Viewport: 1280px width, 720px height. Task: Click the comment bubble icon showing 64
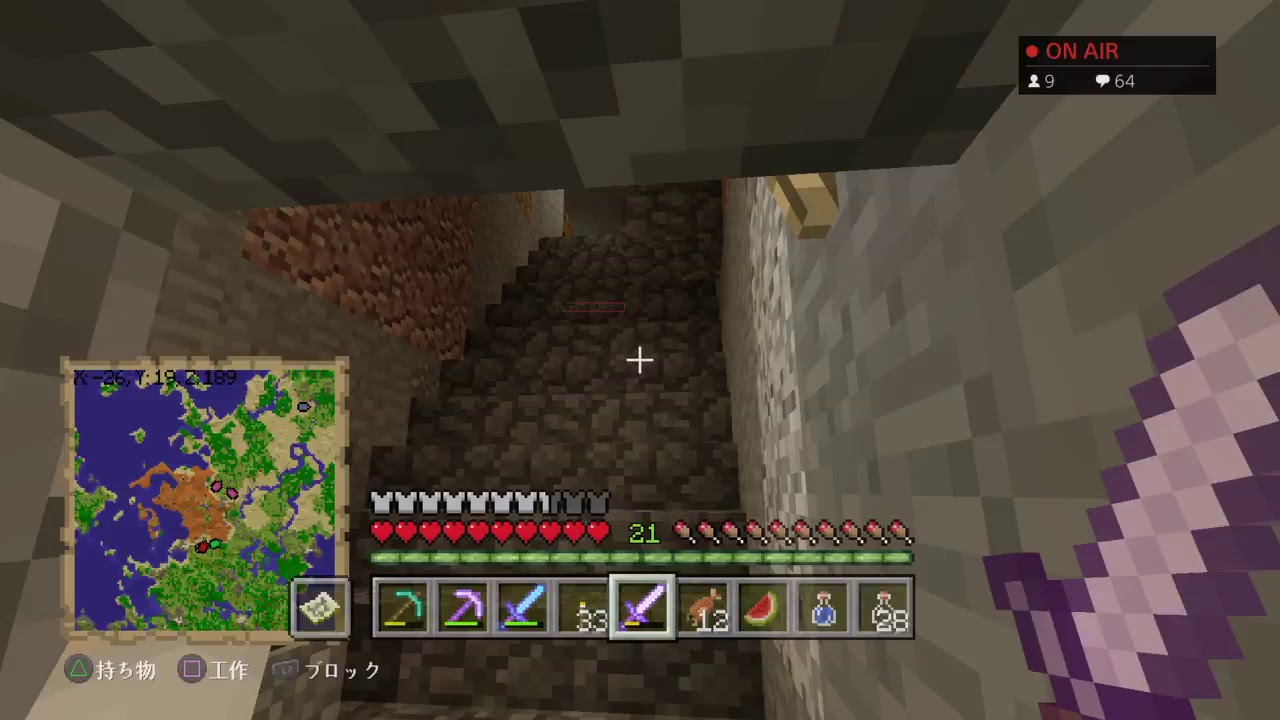pyautogui.click(x=1103, y=81)
